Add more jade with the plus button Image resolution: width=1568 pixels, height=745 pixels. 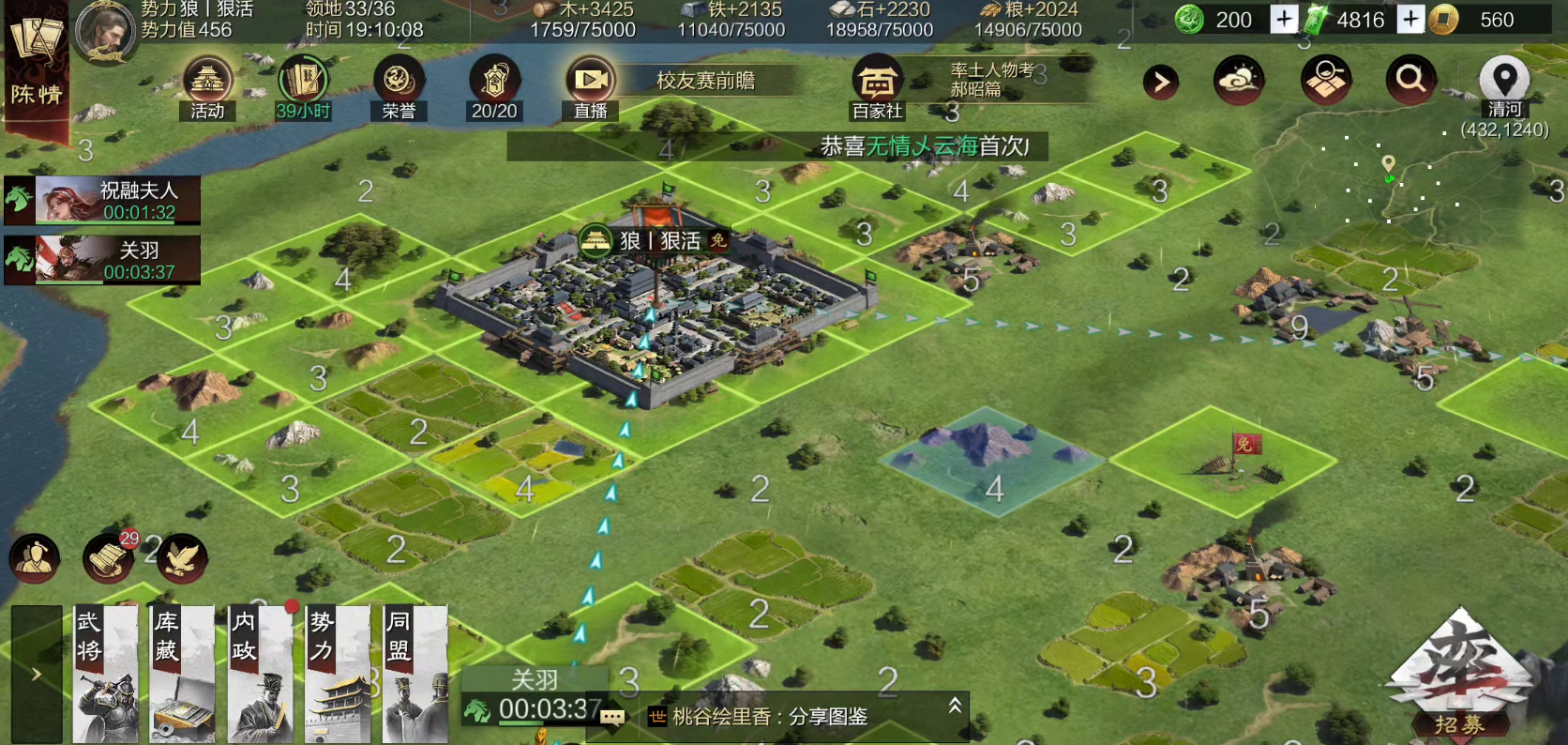click(x=1284, y=19)
